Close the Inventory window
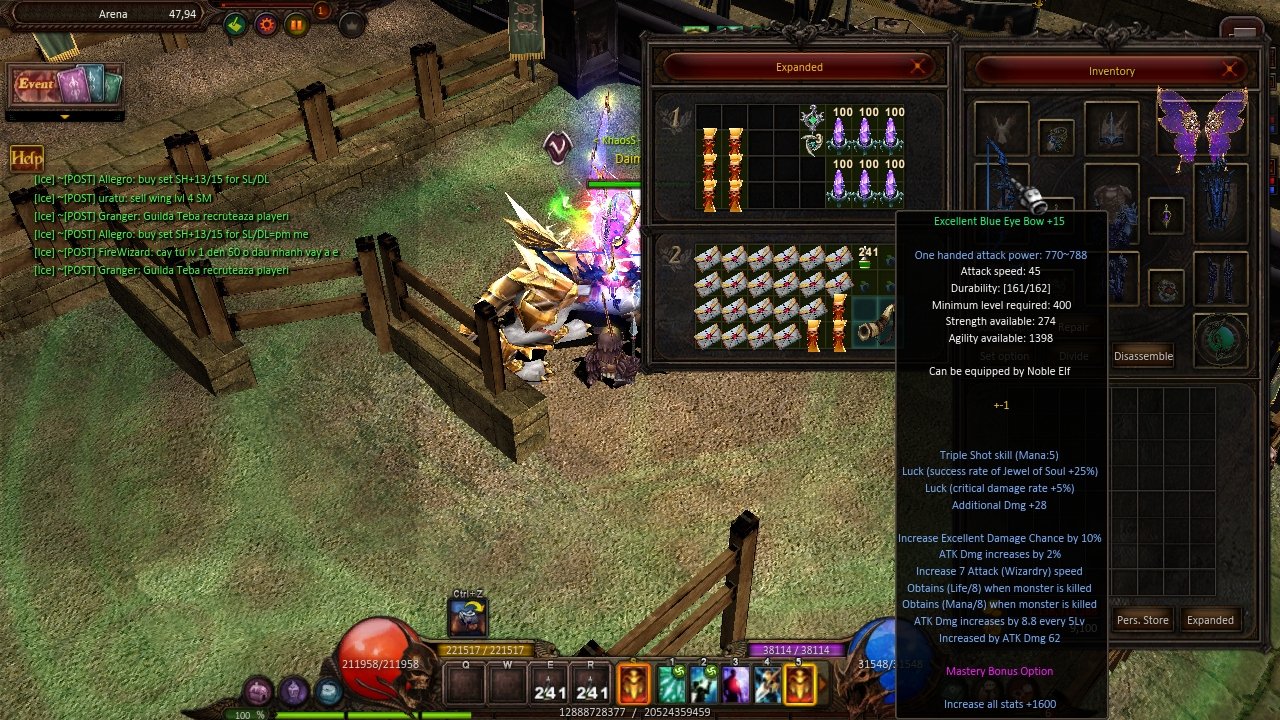 pos(1231,70)
